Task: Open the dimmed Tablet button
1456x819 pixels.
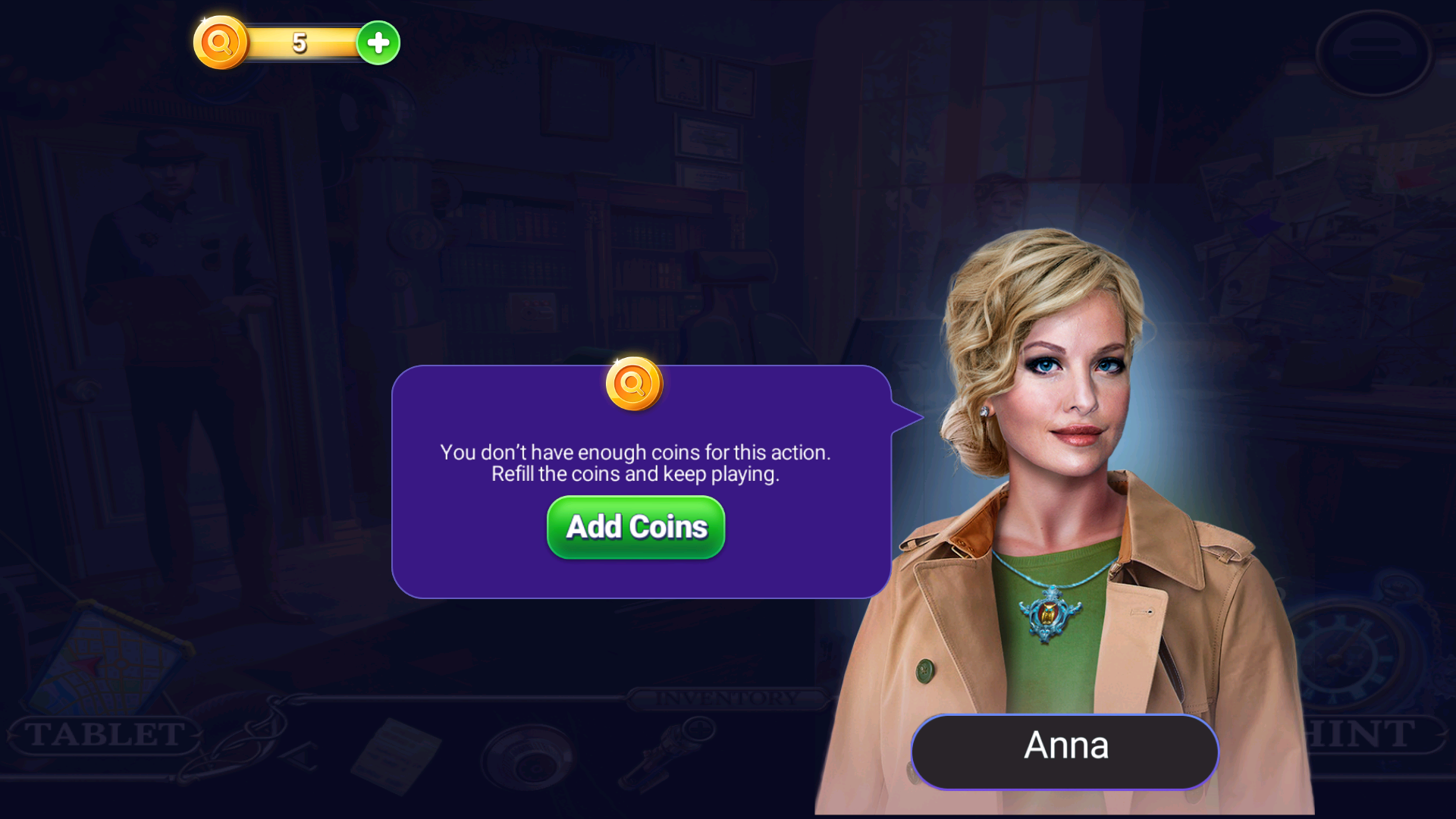Action: tap(105, 734)
